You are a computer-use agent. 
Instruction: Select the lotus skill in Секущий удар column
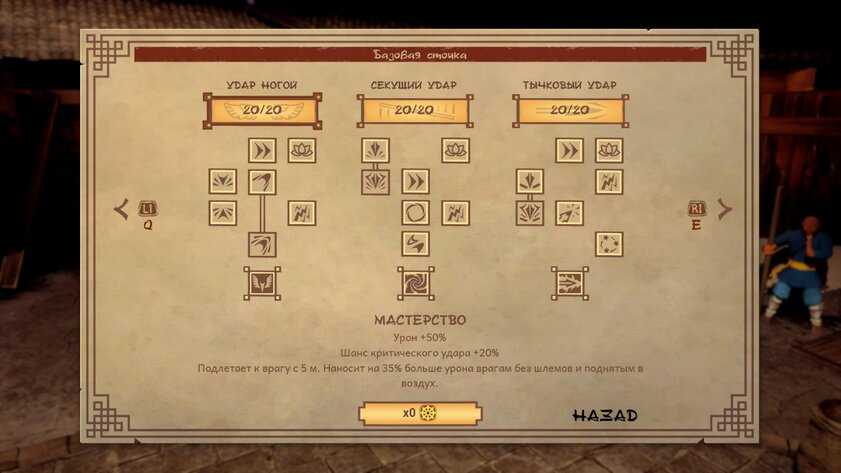pos(455,150)
